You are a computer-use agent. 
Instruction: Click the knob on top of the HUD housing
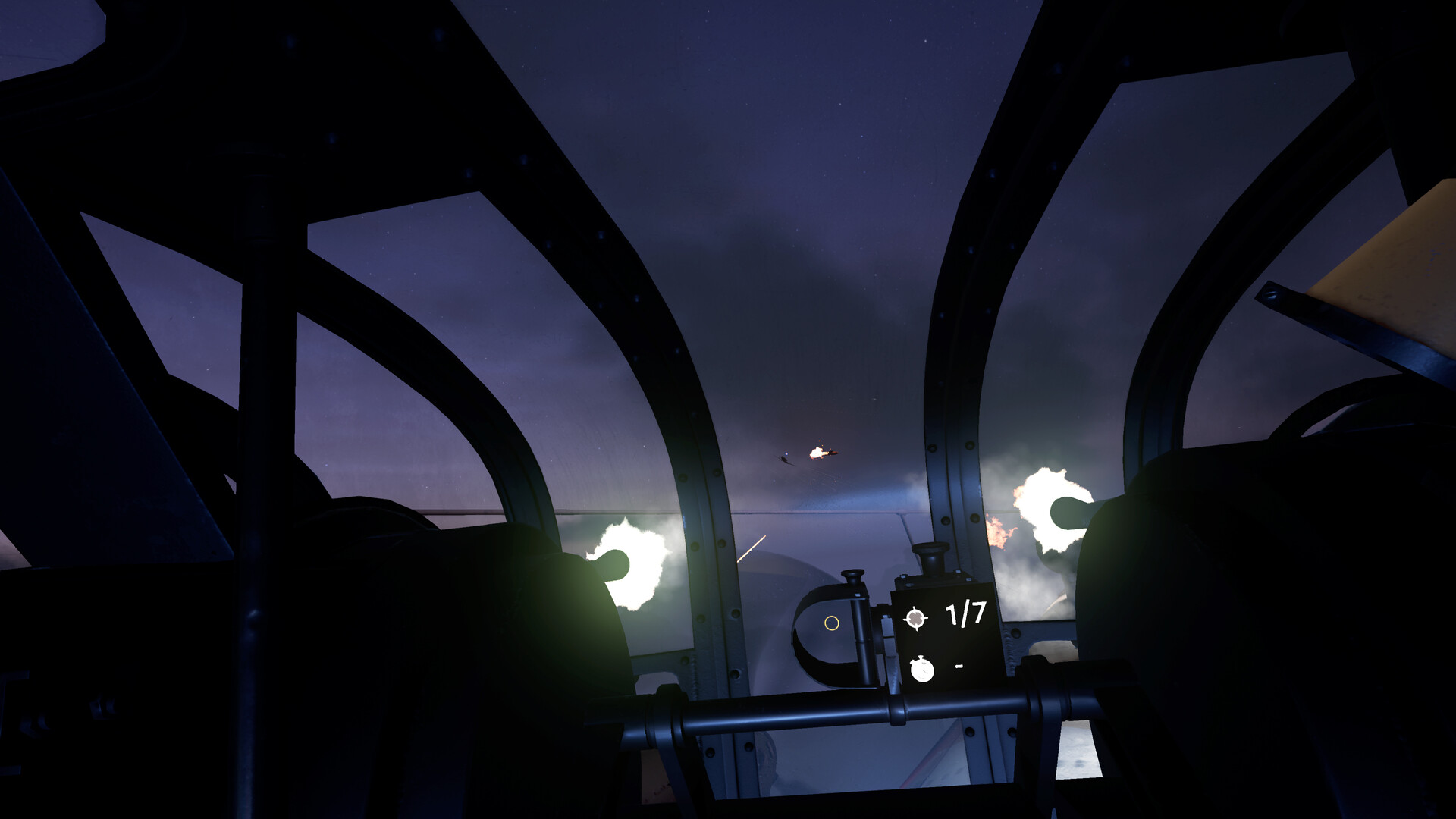tap(931, 551)
